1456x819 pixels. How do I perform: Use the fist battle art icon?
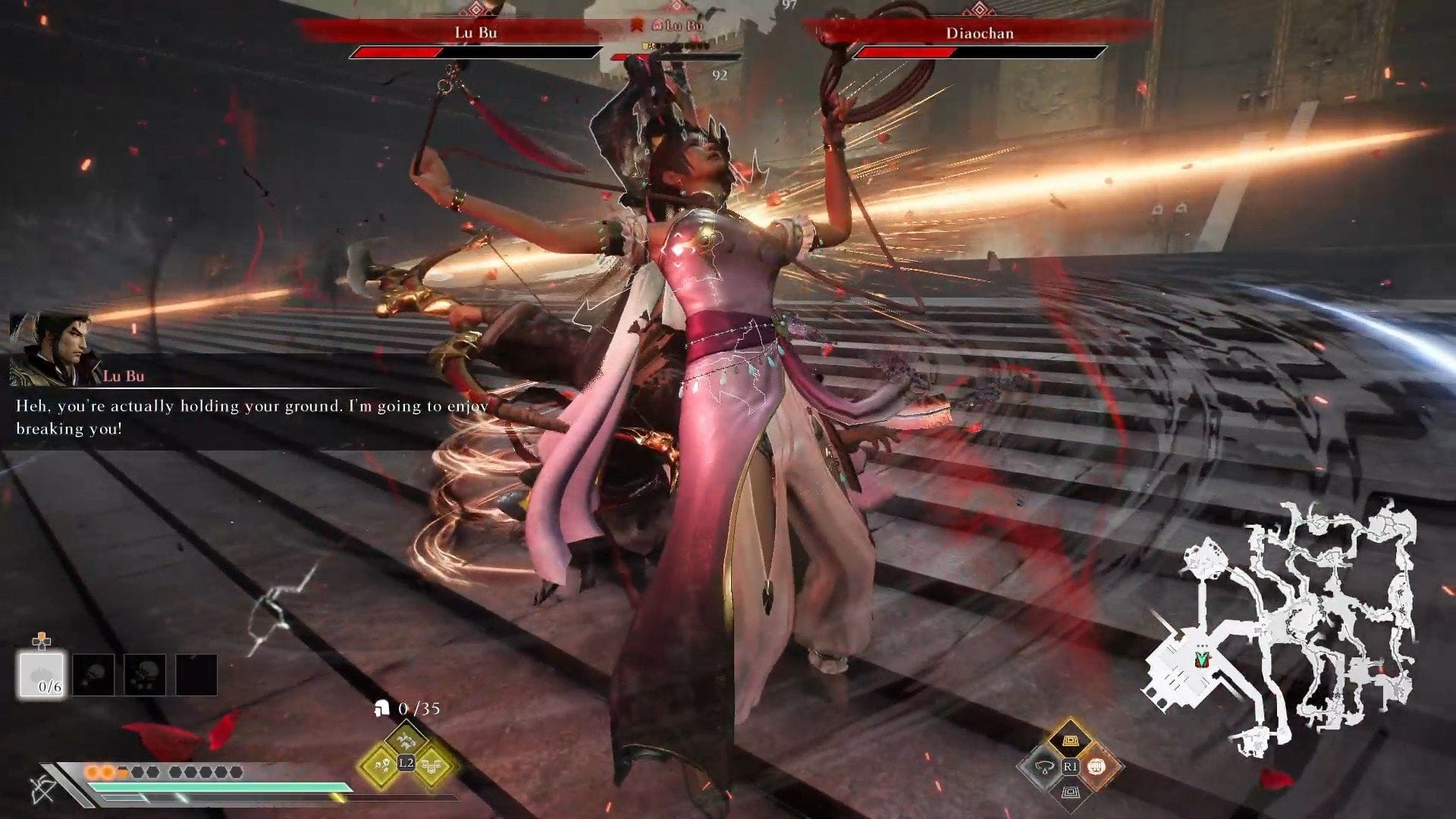tap(1097, 767)
